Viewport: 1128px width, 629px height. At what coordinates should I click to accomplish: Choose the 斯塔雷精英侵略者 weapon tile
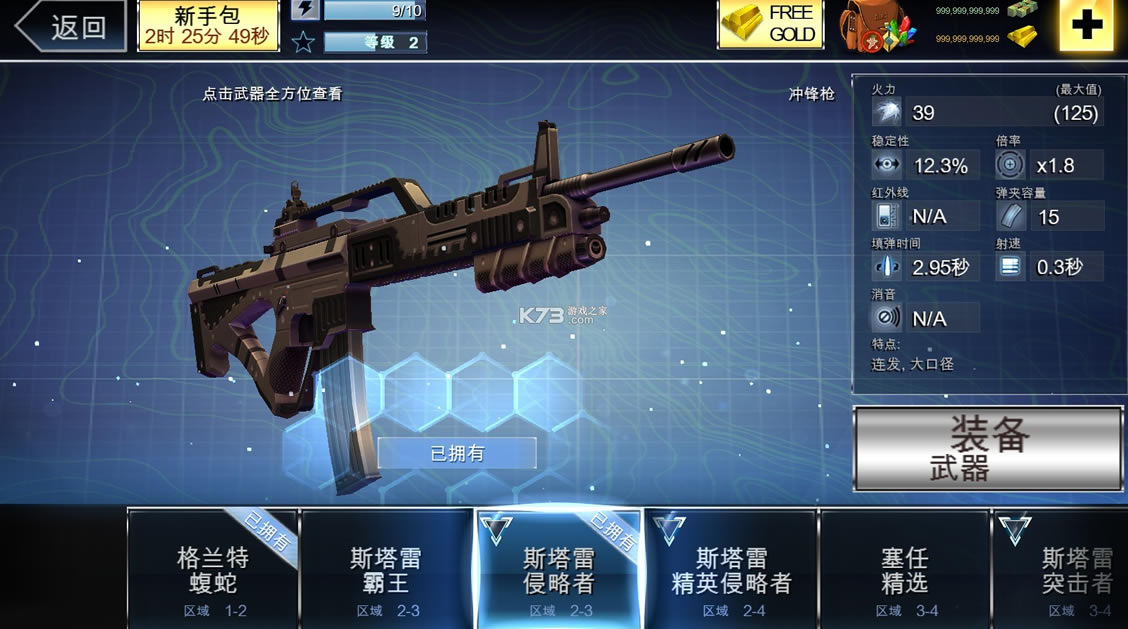coord(732,570)
